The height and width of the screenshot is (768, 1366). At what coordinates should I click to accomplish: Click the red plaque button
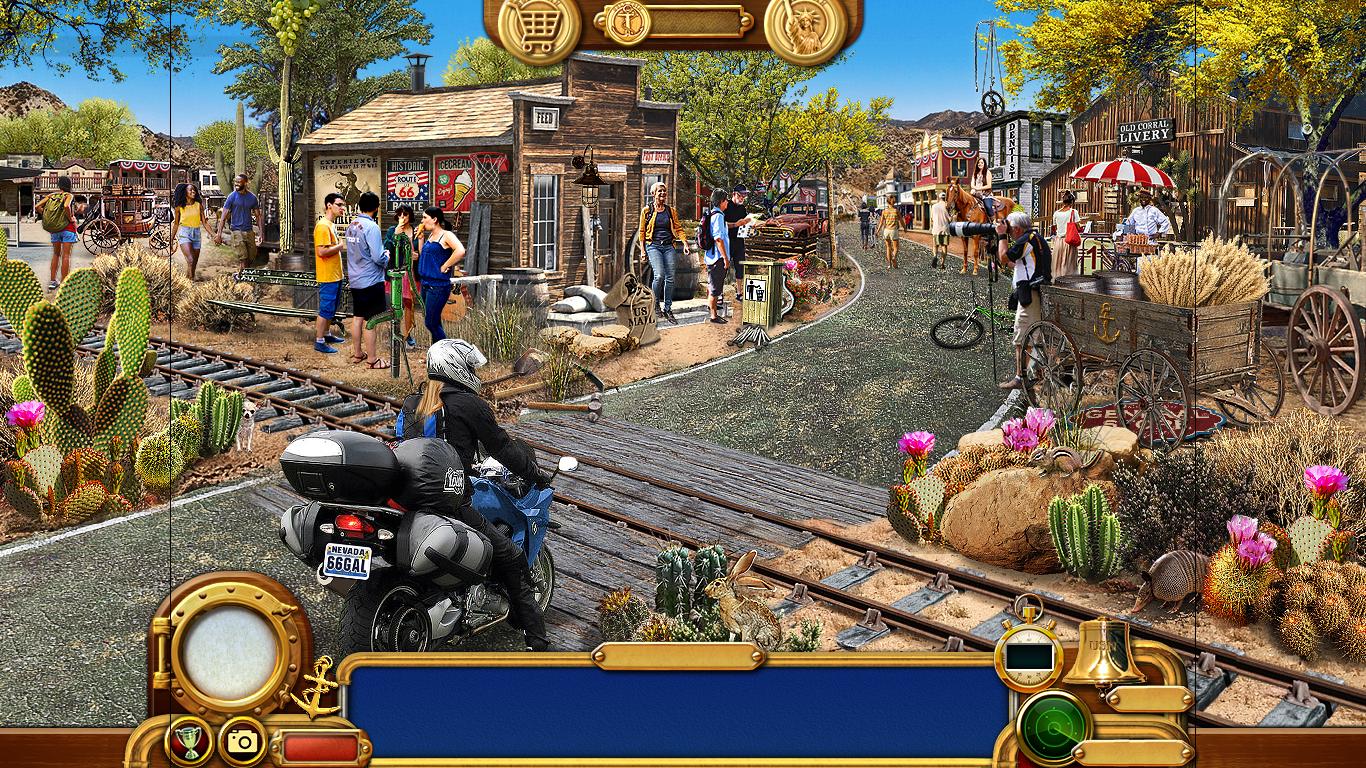pyautogui.click(x=320, y=747)
